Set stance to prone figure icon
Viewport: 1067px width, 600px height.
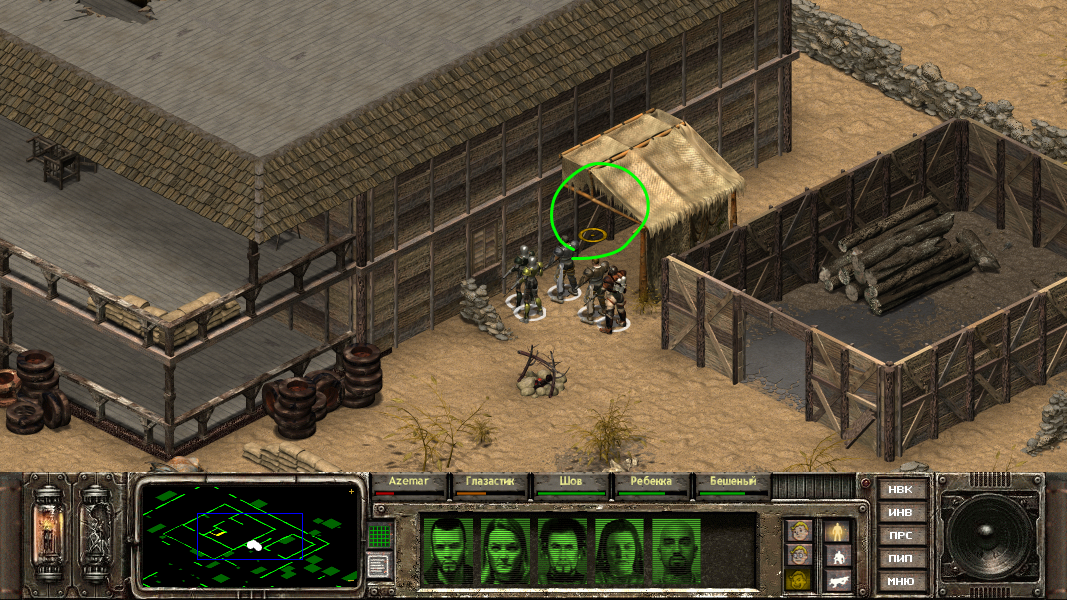[836, 580]
